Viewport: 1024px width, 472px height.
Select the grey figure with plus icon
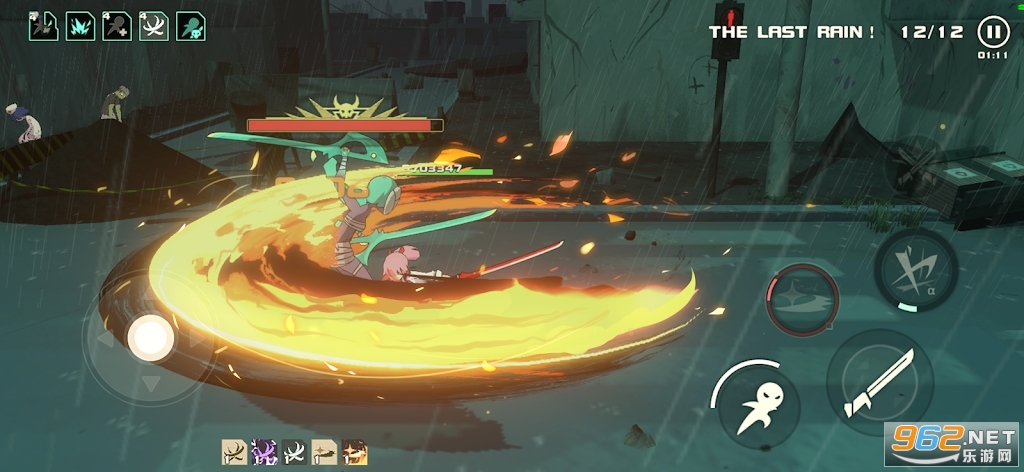pos(117,26)
